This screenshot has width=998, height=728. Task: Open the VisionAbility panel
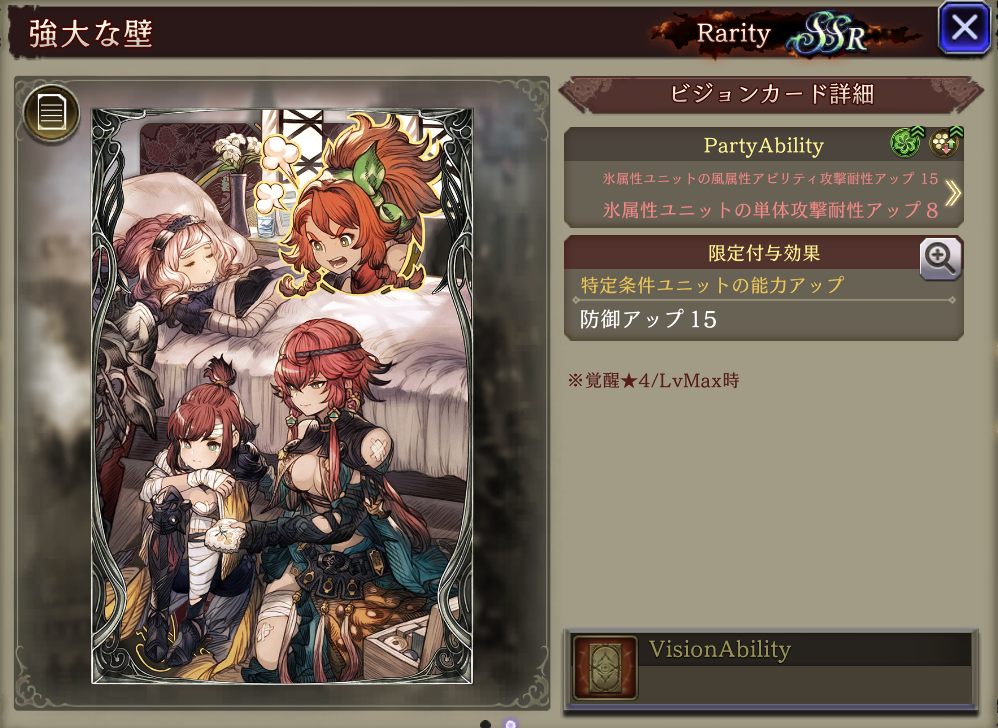pyautogui.click(x=770, y=666)
